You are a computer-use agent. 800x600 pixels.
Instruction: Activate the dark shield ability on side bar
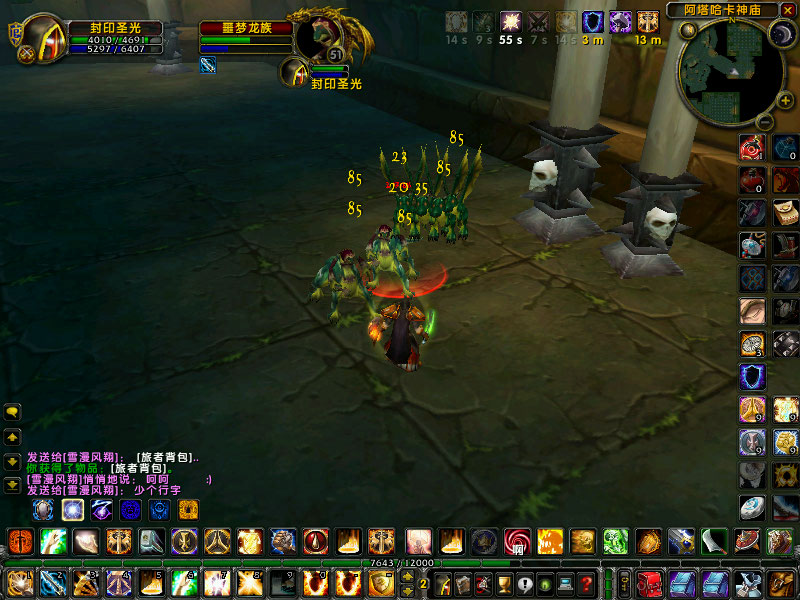pyautogui.click(x=752, y=376)
